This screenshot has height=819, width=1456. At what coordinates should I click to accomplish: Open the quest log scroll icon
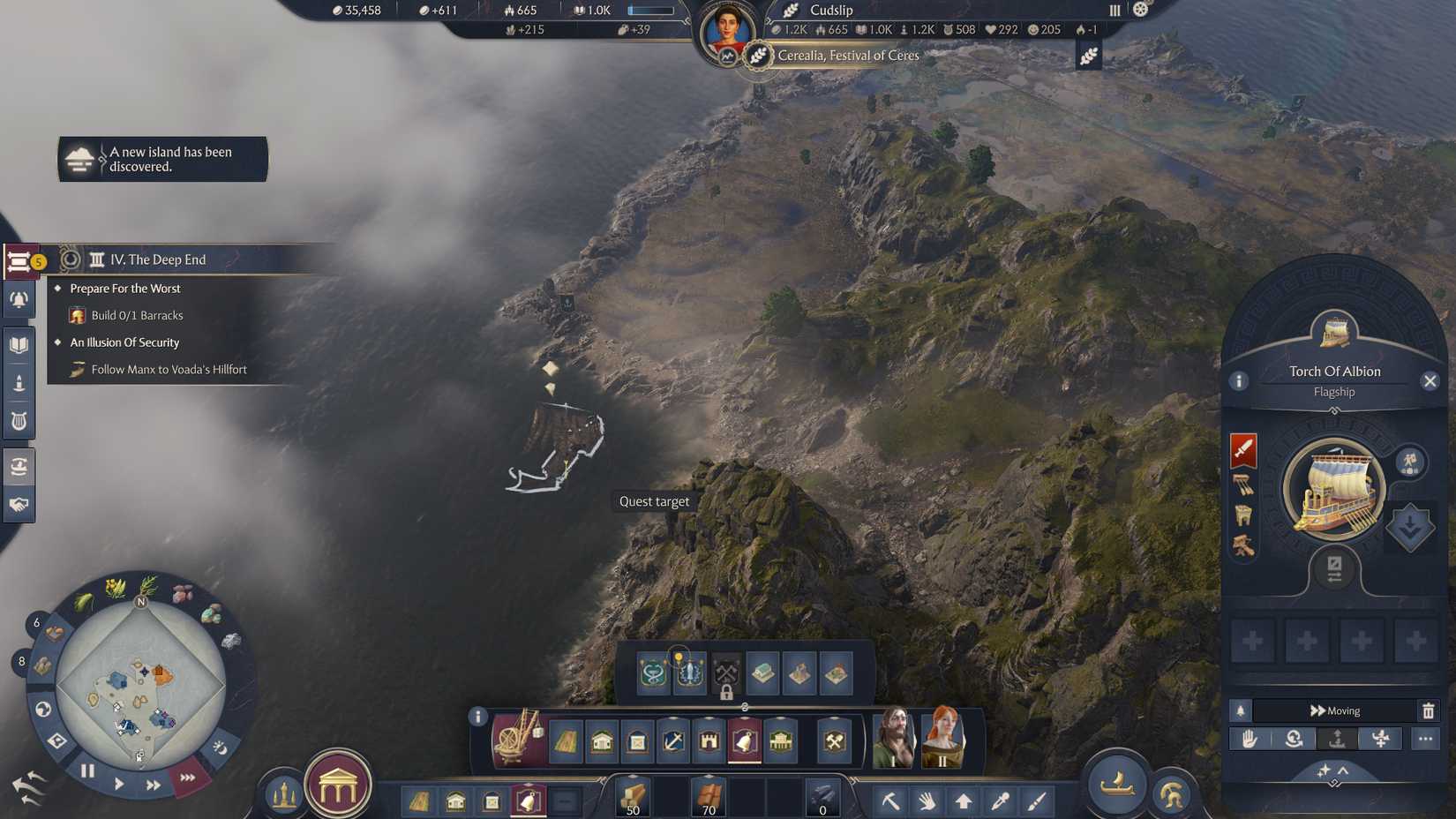[x=18, y=259]
